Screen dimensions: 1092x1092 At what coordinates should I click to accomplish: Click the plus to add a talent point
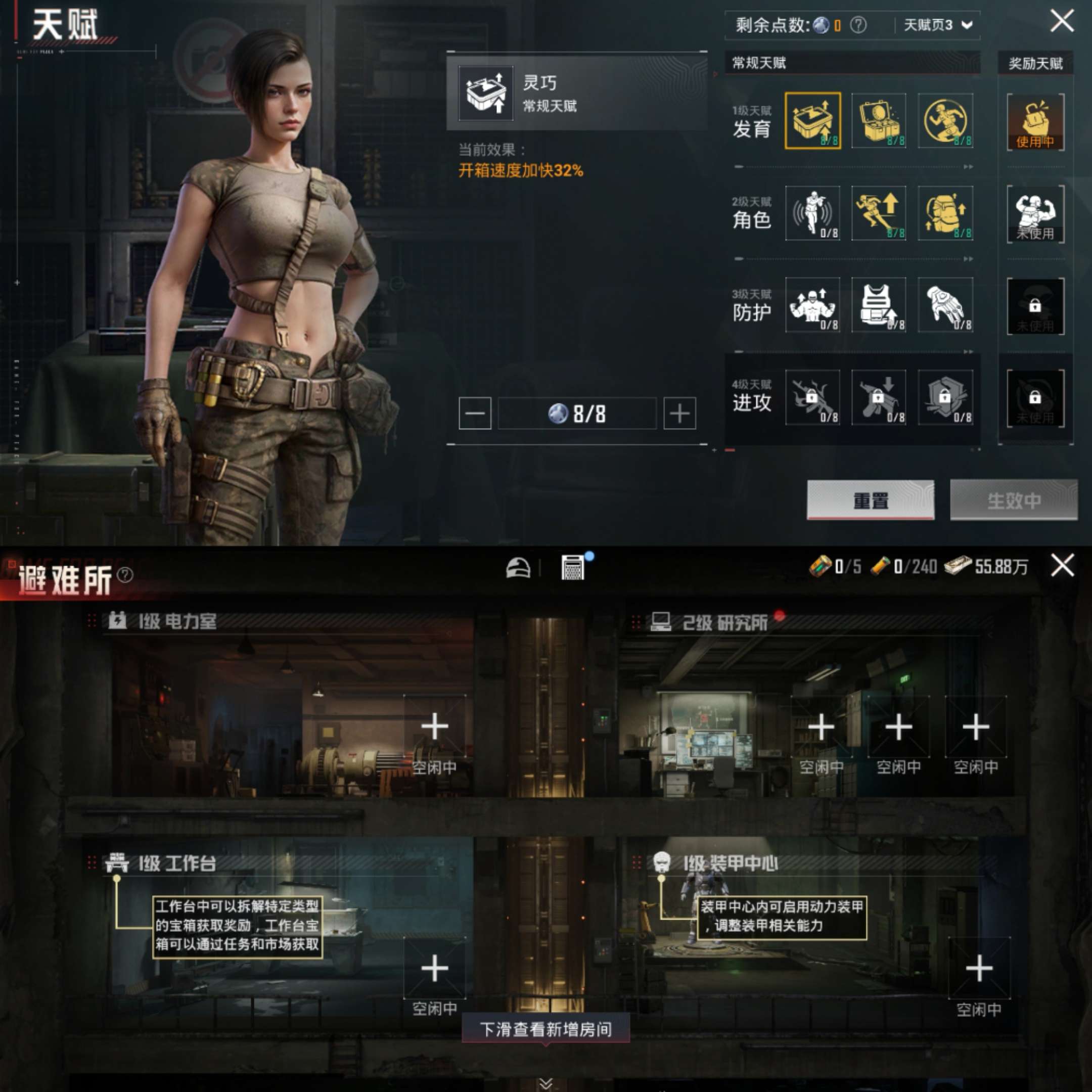click(679, 413)
